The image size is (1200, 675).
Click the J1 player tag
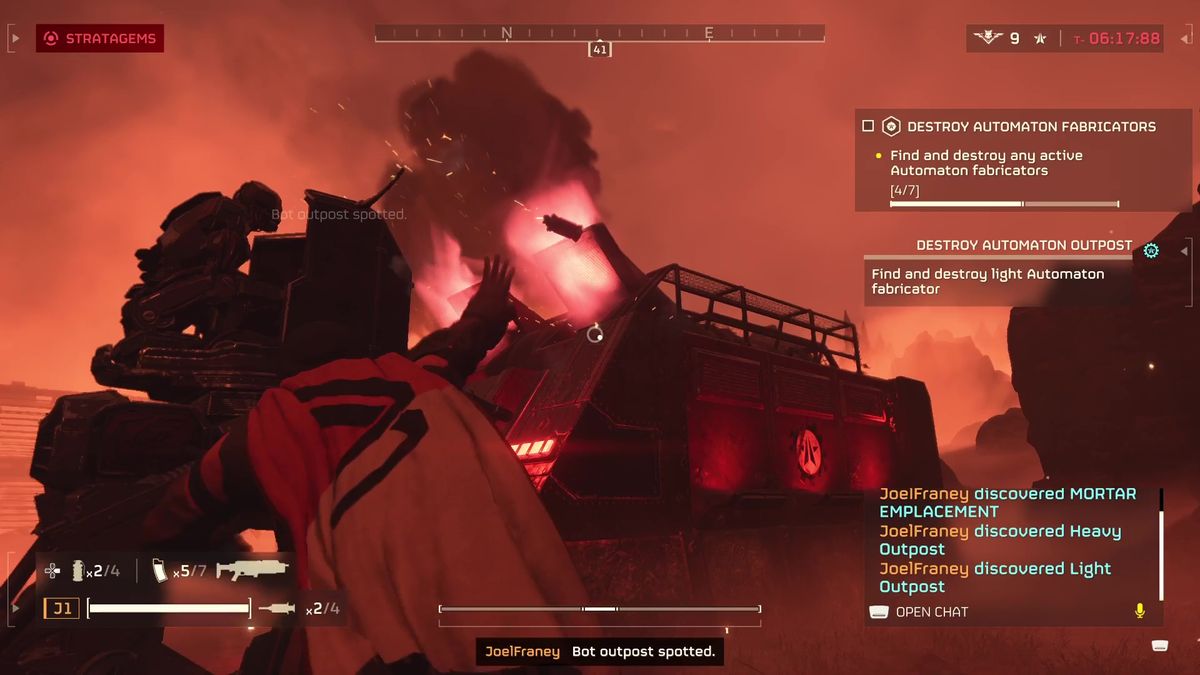(x=61, y=608)
